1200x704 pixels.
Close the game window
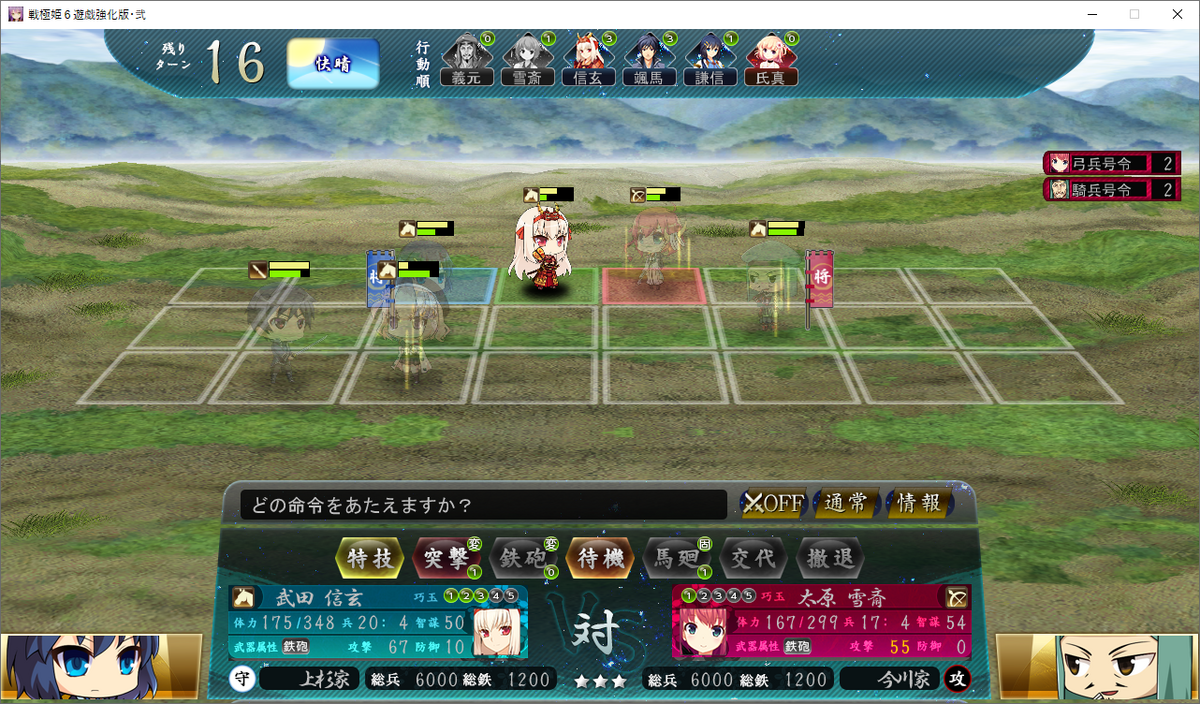point(1176,14)
